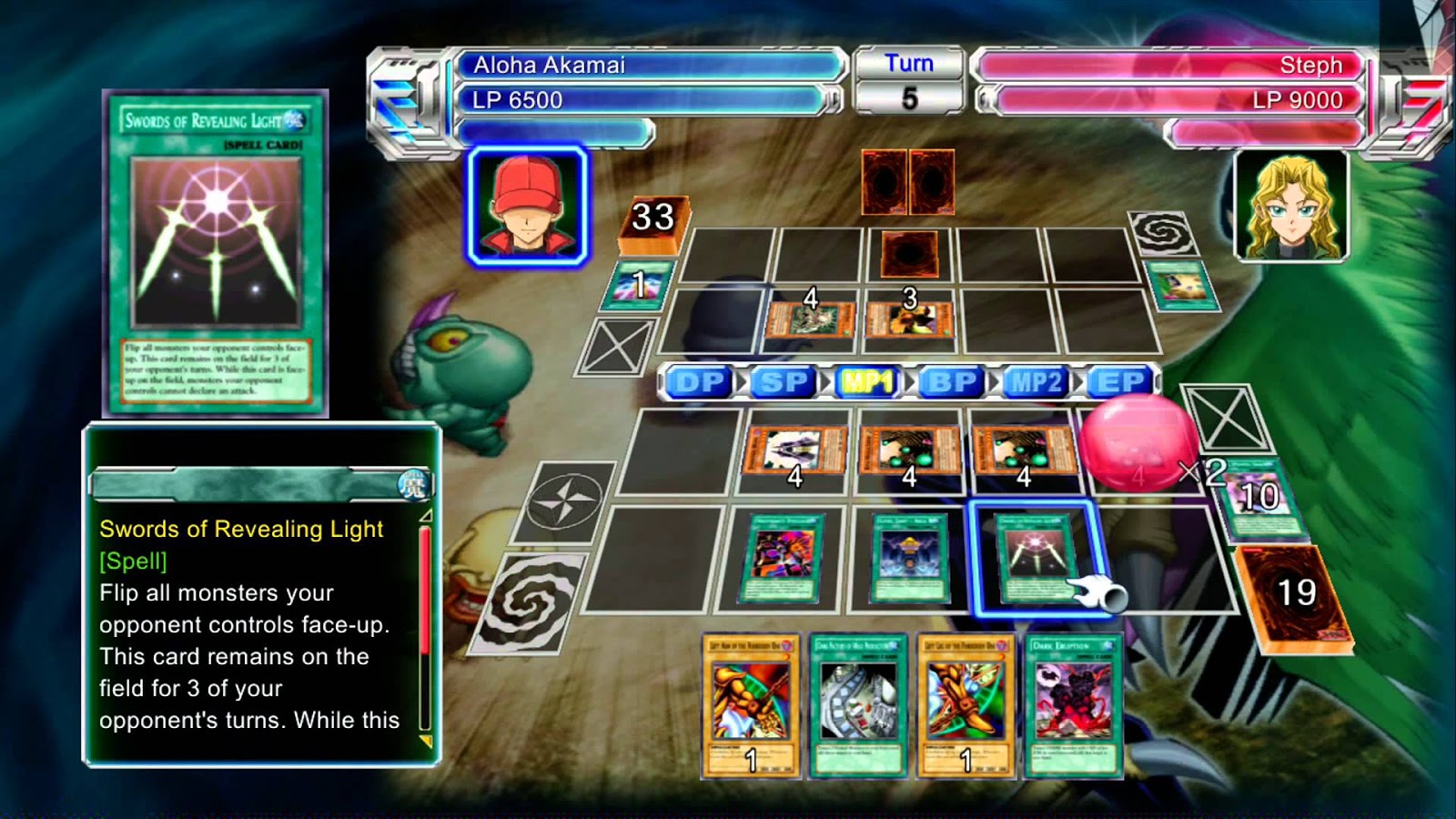End the turn using the EP button
Screen dimensions: 1456x819
pyautogui.click(x=1120, y=382)
